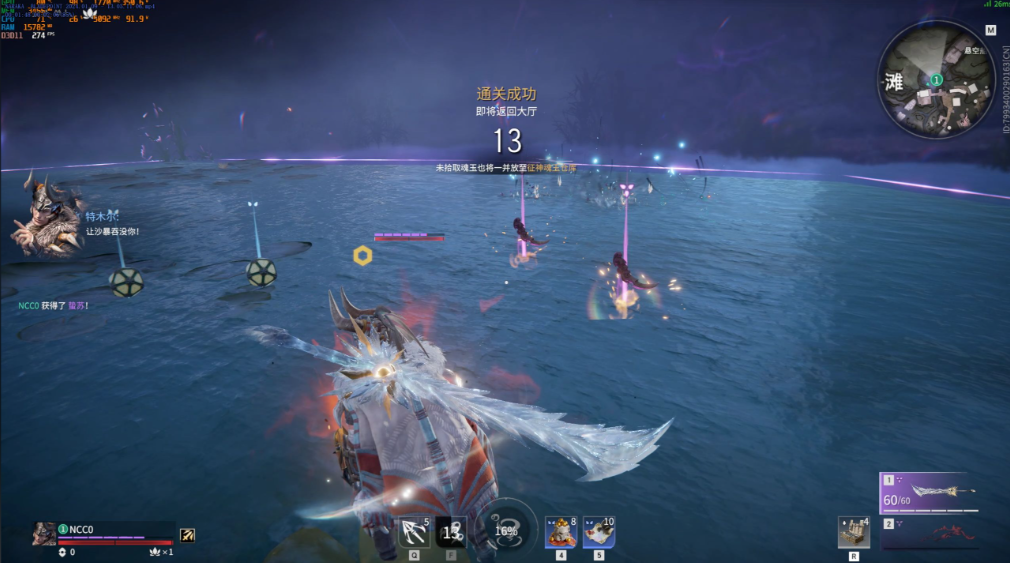Activate the grappling hook skill icon
The width and height of the screenshot is (1010, 563).
point(414,532)
